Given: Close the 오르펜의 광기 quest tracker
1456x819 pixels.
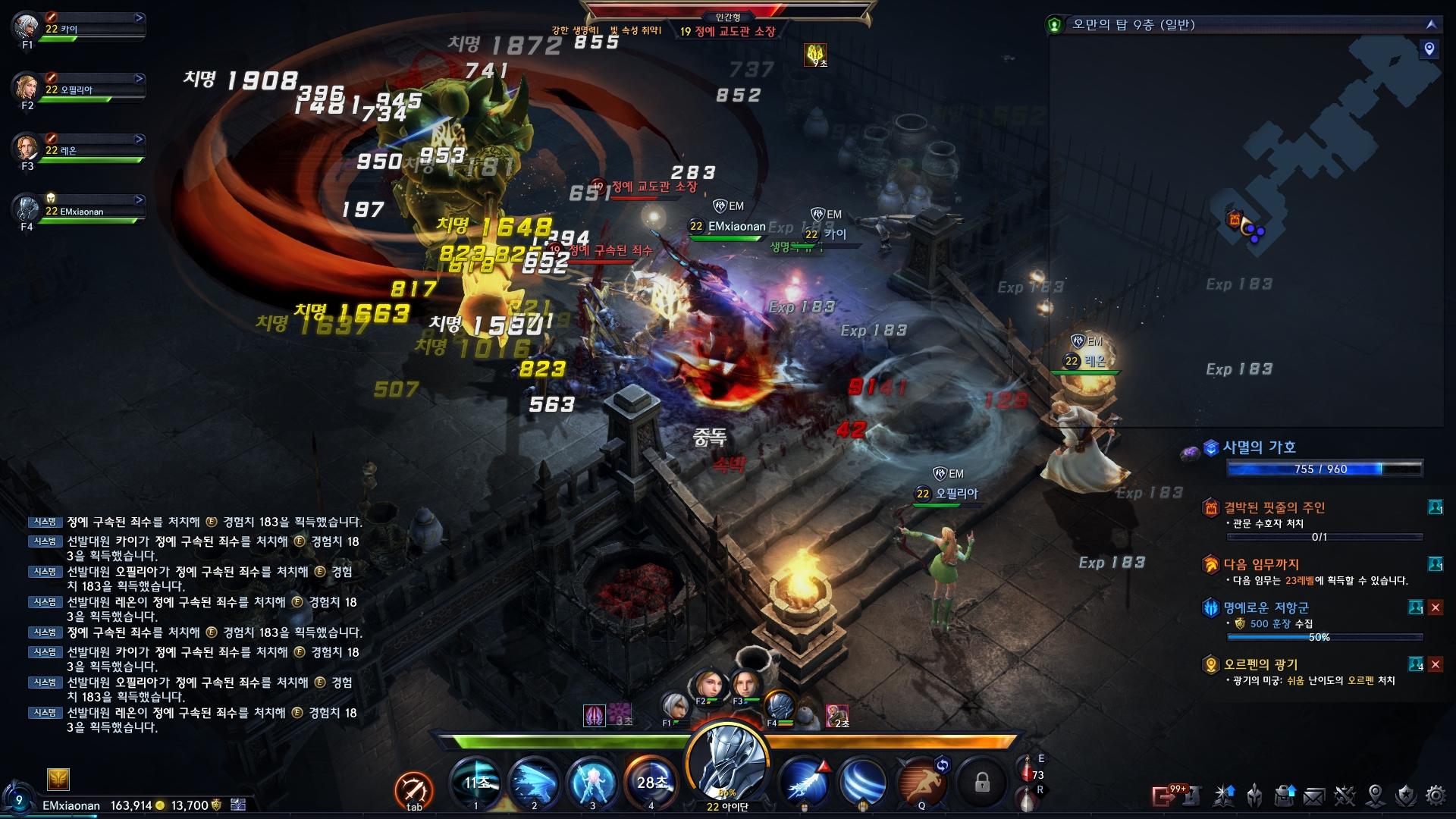Looking at the screenshot, I should click(1435, 664).
